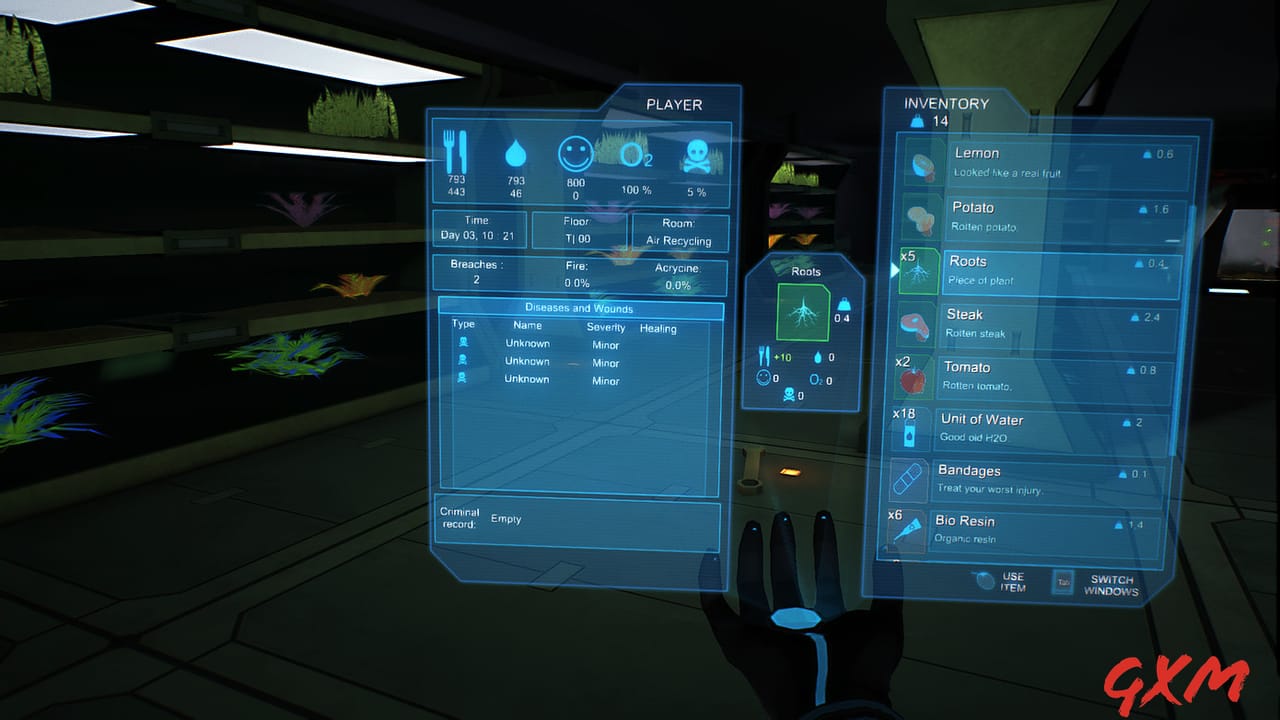
Task: Select the Bio Resin syringe icon
Action: point(906,531)
